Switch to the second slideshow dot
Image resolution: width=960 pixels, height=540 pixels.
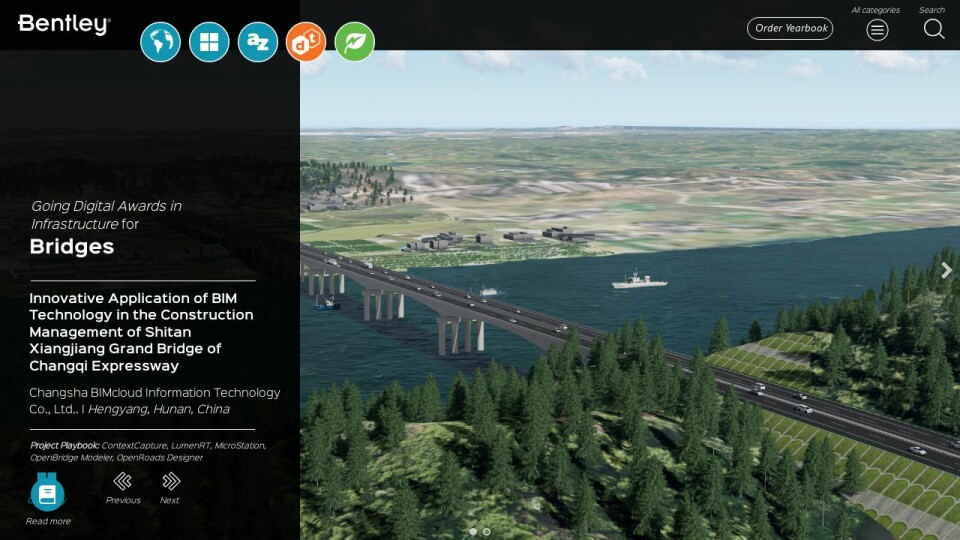487,532
